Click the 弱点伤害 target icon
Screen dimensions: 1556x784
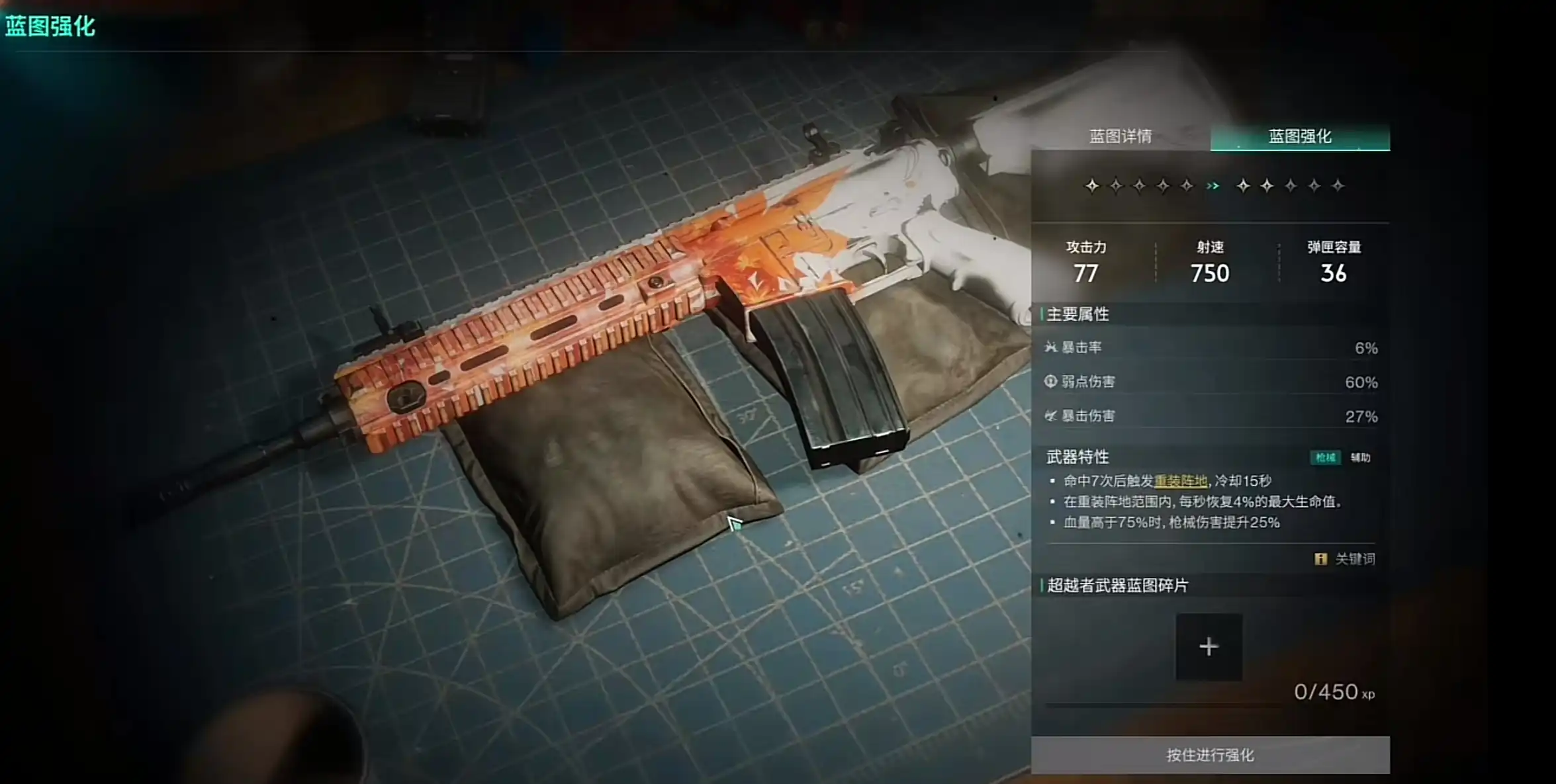click(x=1050, y=382)
